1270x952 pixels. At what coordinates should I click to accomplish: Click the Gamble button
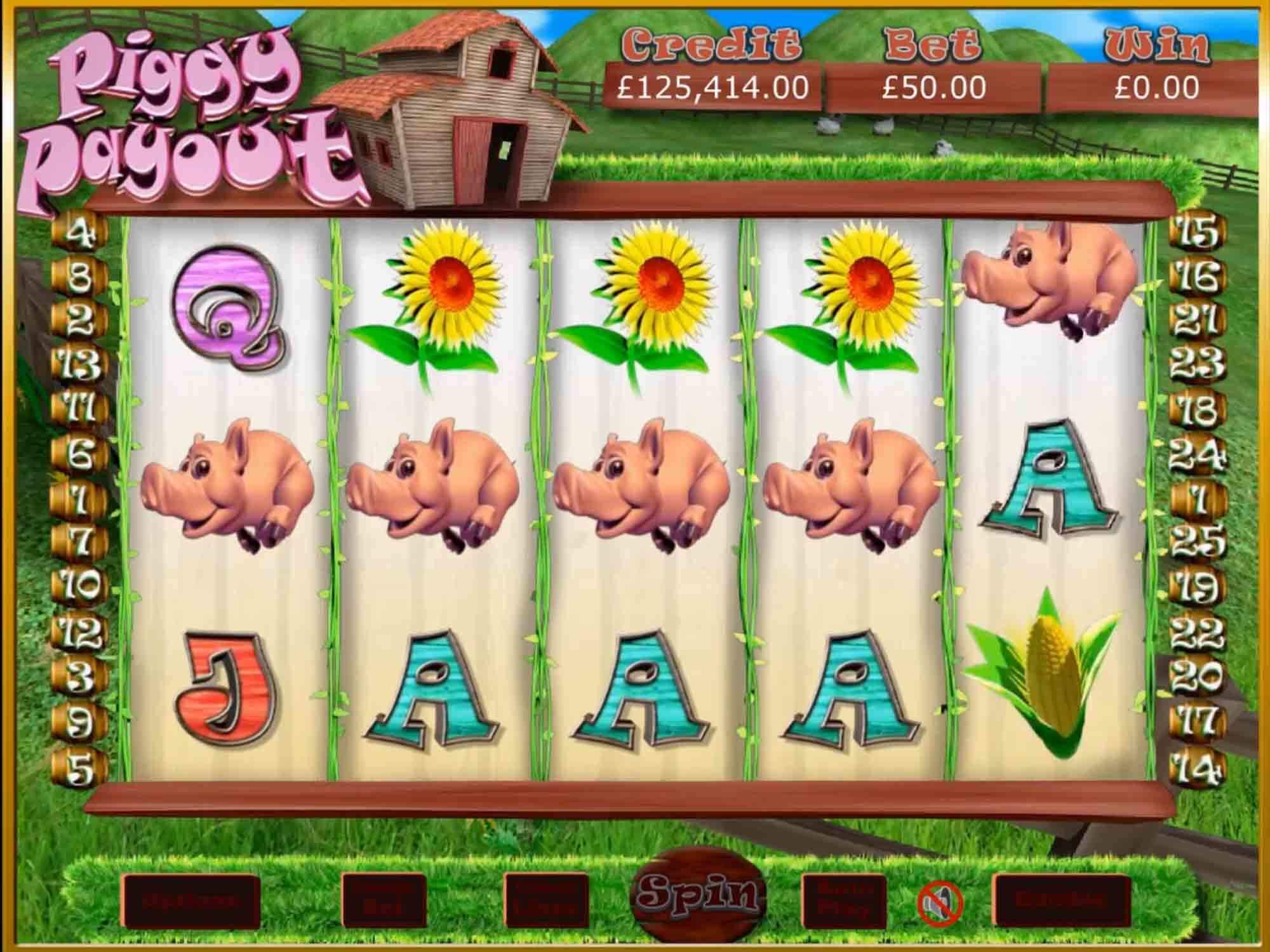(x=1062, y=901)
